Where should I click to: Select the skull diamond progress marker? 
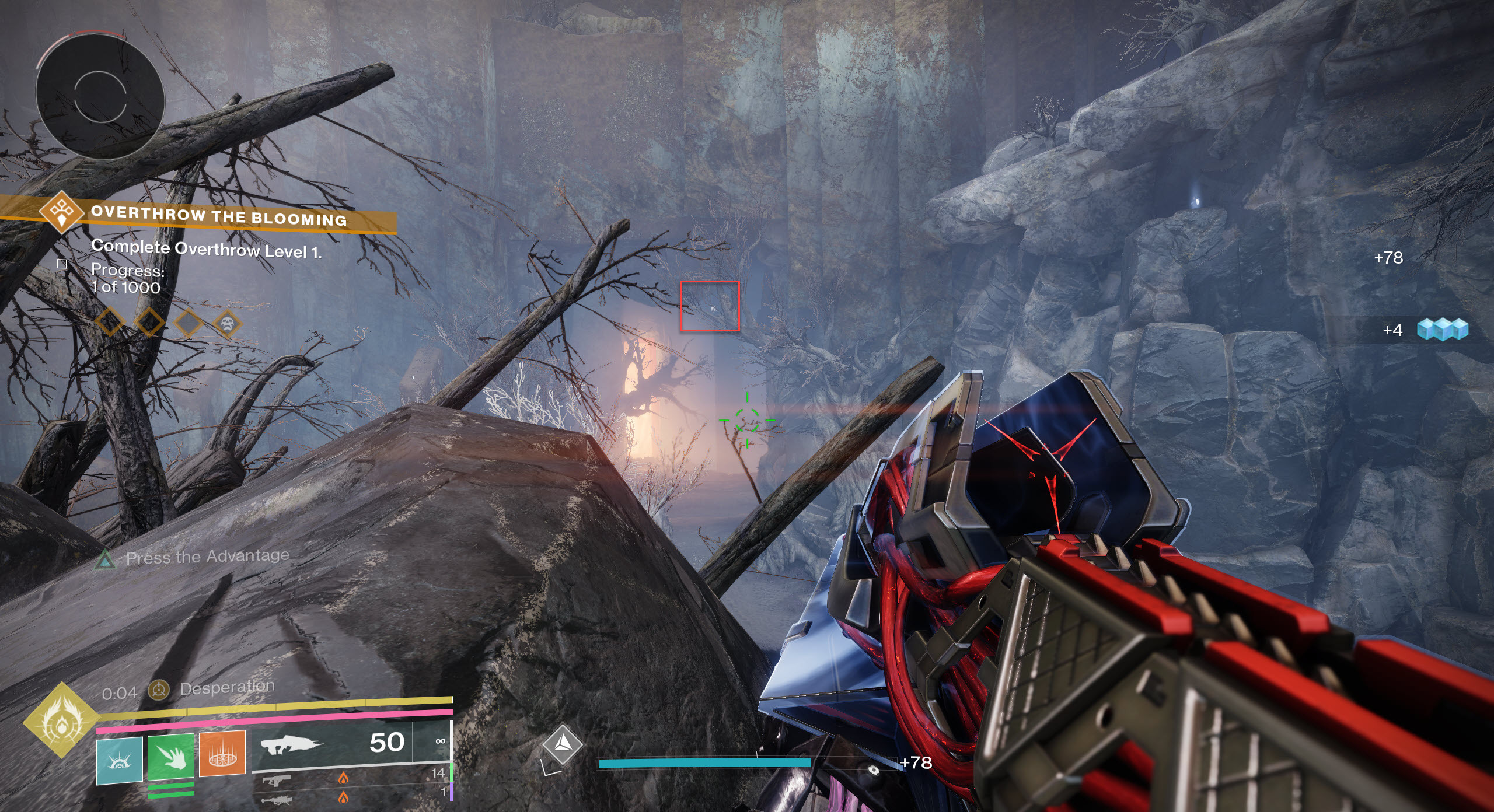click(x=228, y=323)
